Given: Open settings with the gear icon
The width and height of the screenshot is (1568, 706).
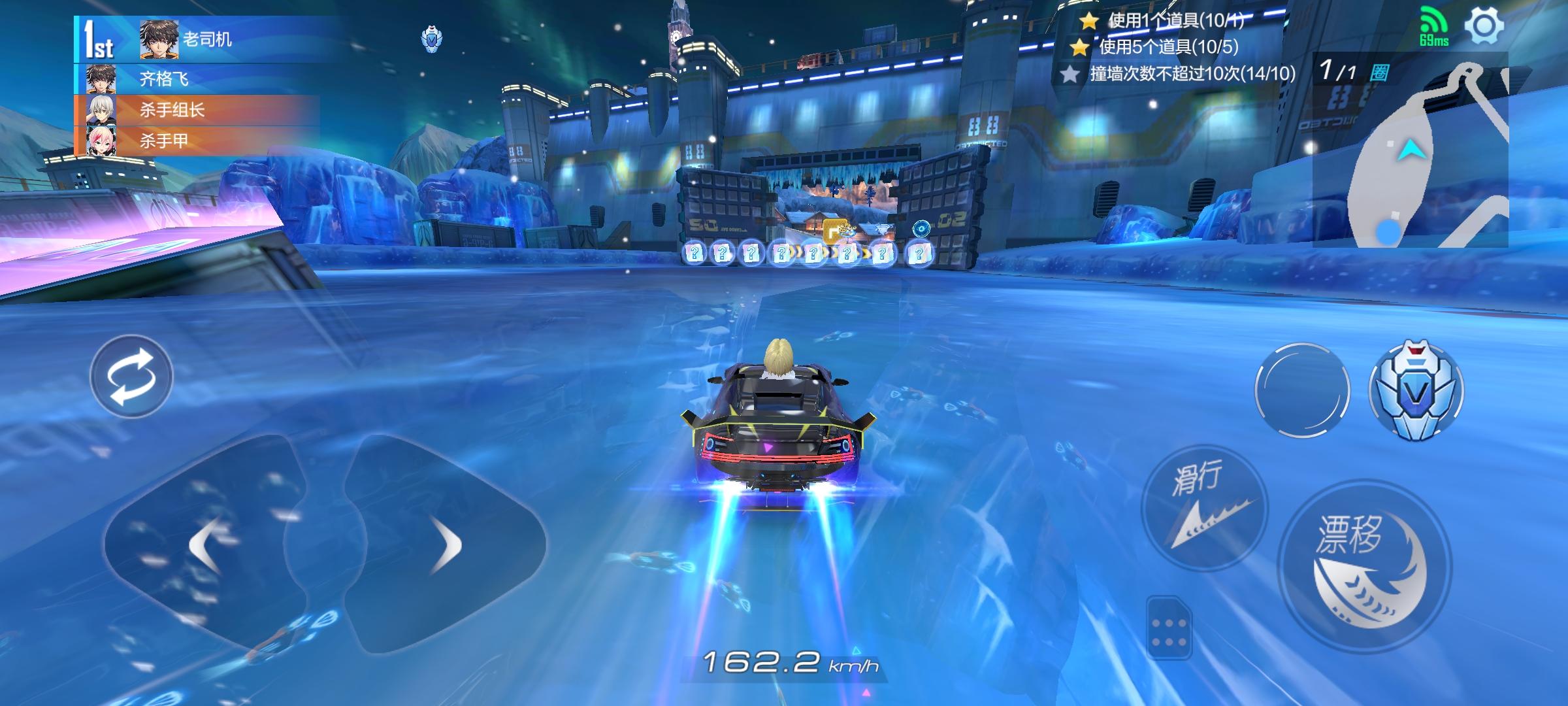Looking at the screenshot, I should tap(1484, 26).
